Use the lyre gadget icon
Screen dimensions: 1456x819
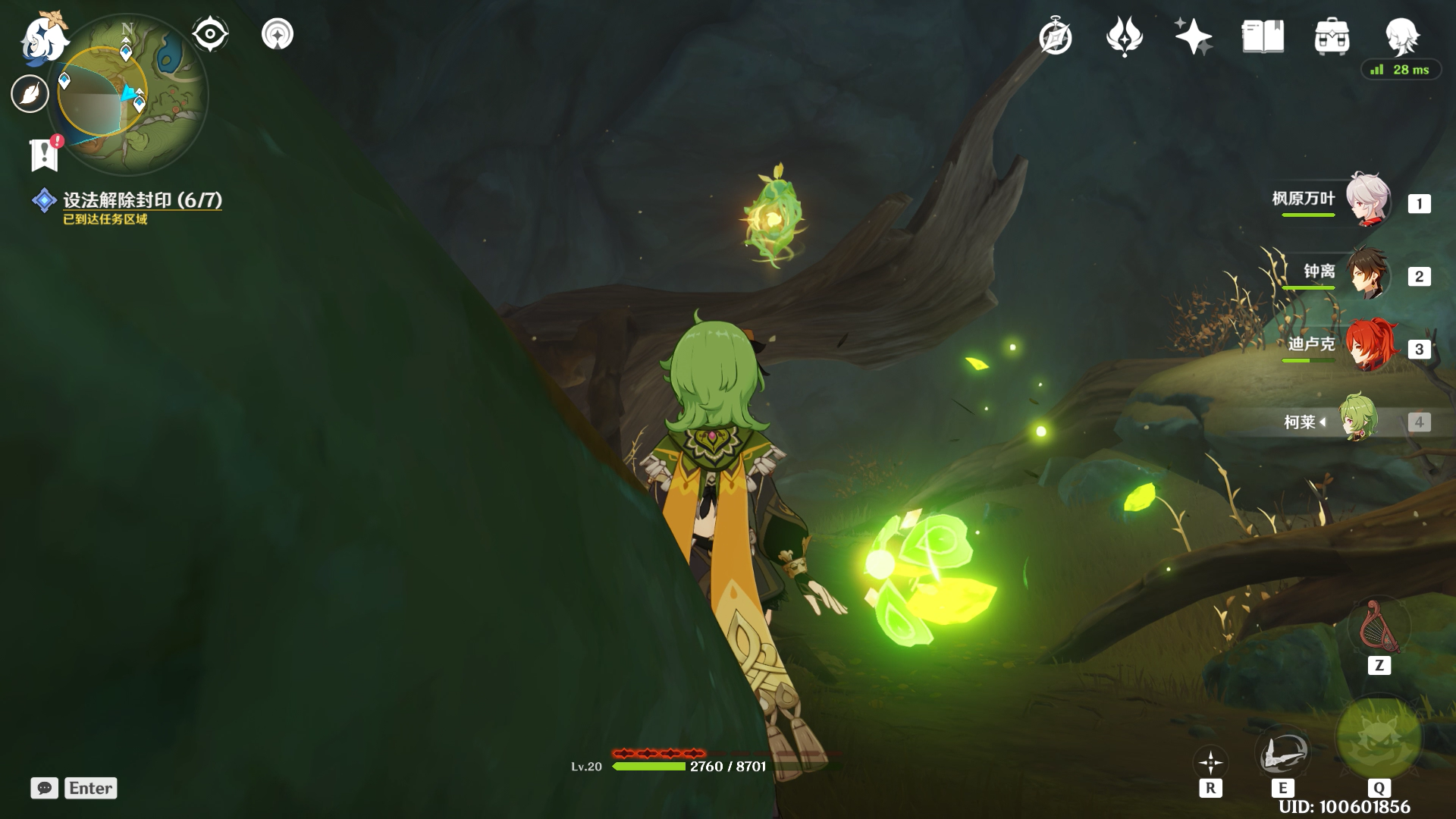(1379, 626)
